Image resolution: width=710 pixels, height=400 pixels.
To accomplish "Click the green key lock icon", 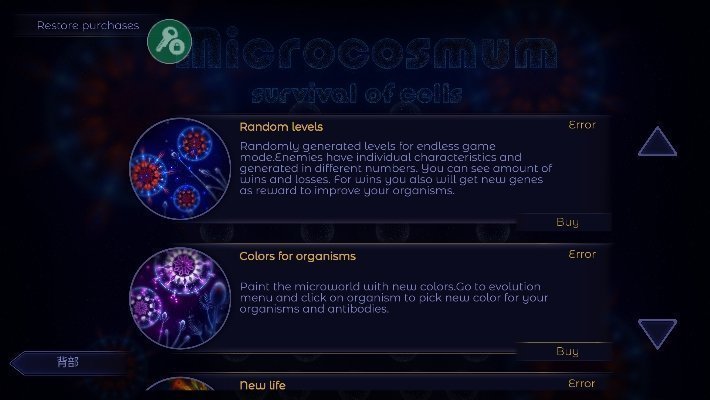I will 169,39.
